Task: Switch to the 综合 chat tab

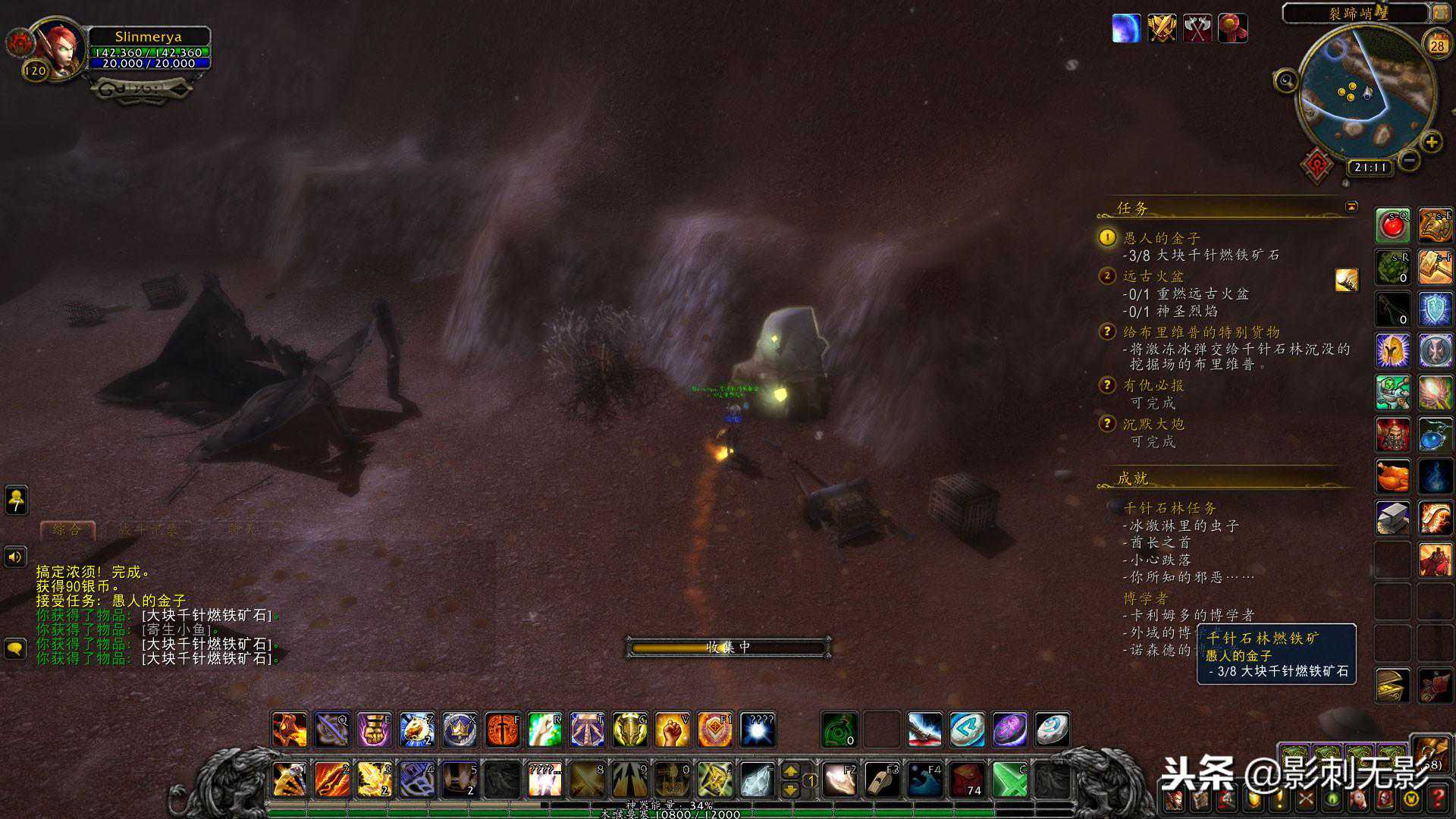Action: [67, 529]
